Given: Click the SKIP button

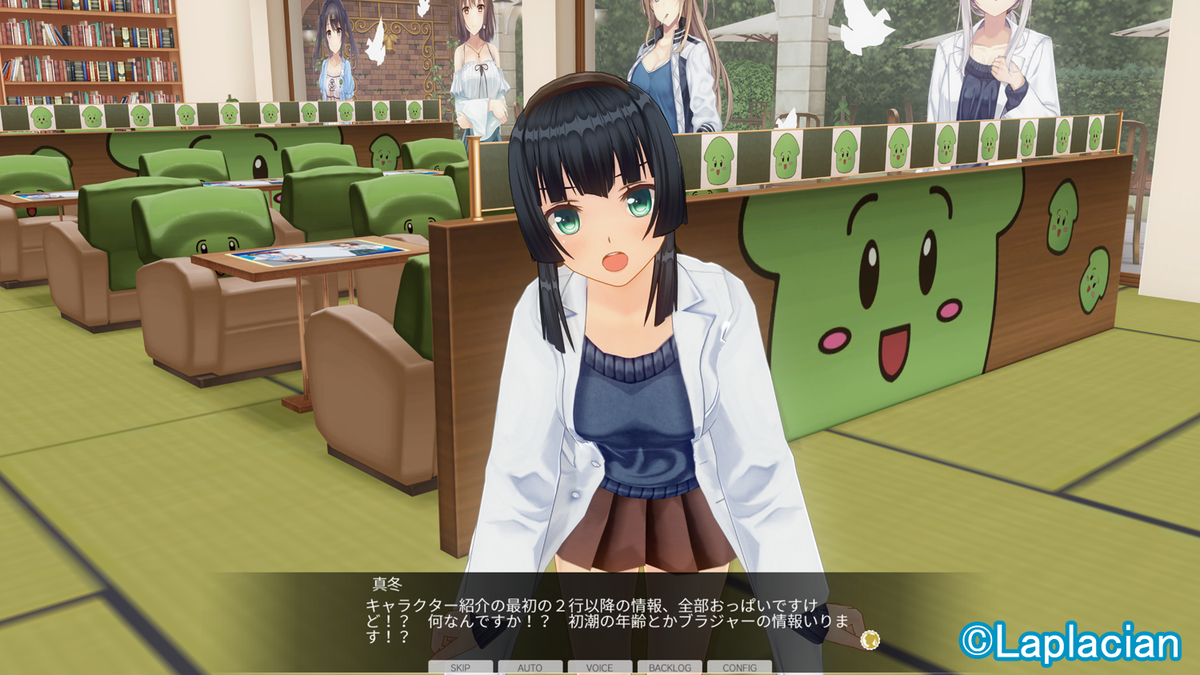Looking at the screenshot, I should click(x=461, y=667).
